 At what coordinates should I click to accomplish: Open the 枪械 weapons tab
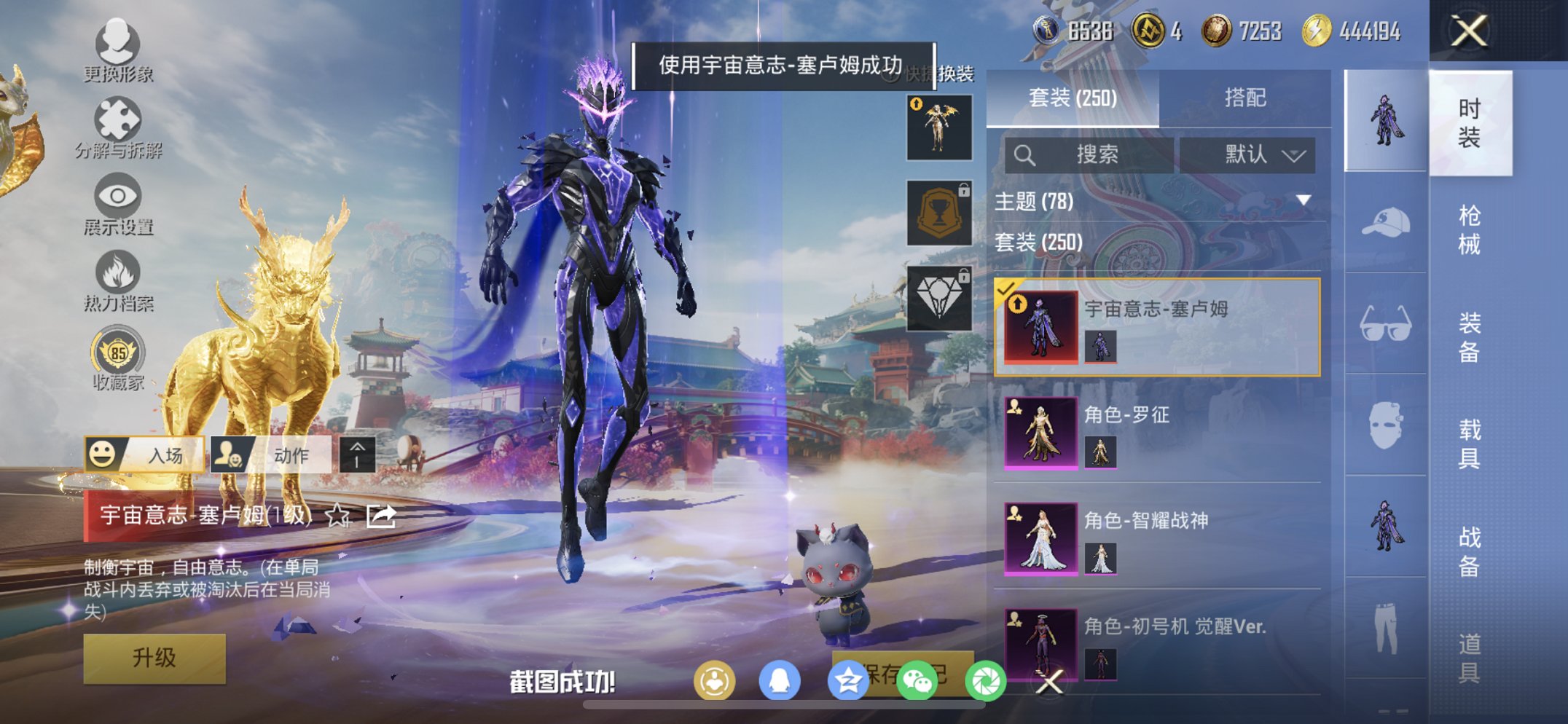1470,228
